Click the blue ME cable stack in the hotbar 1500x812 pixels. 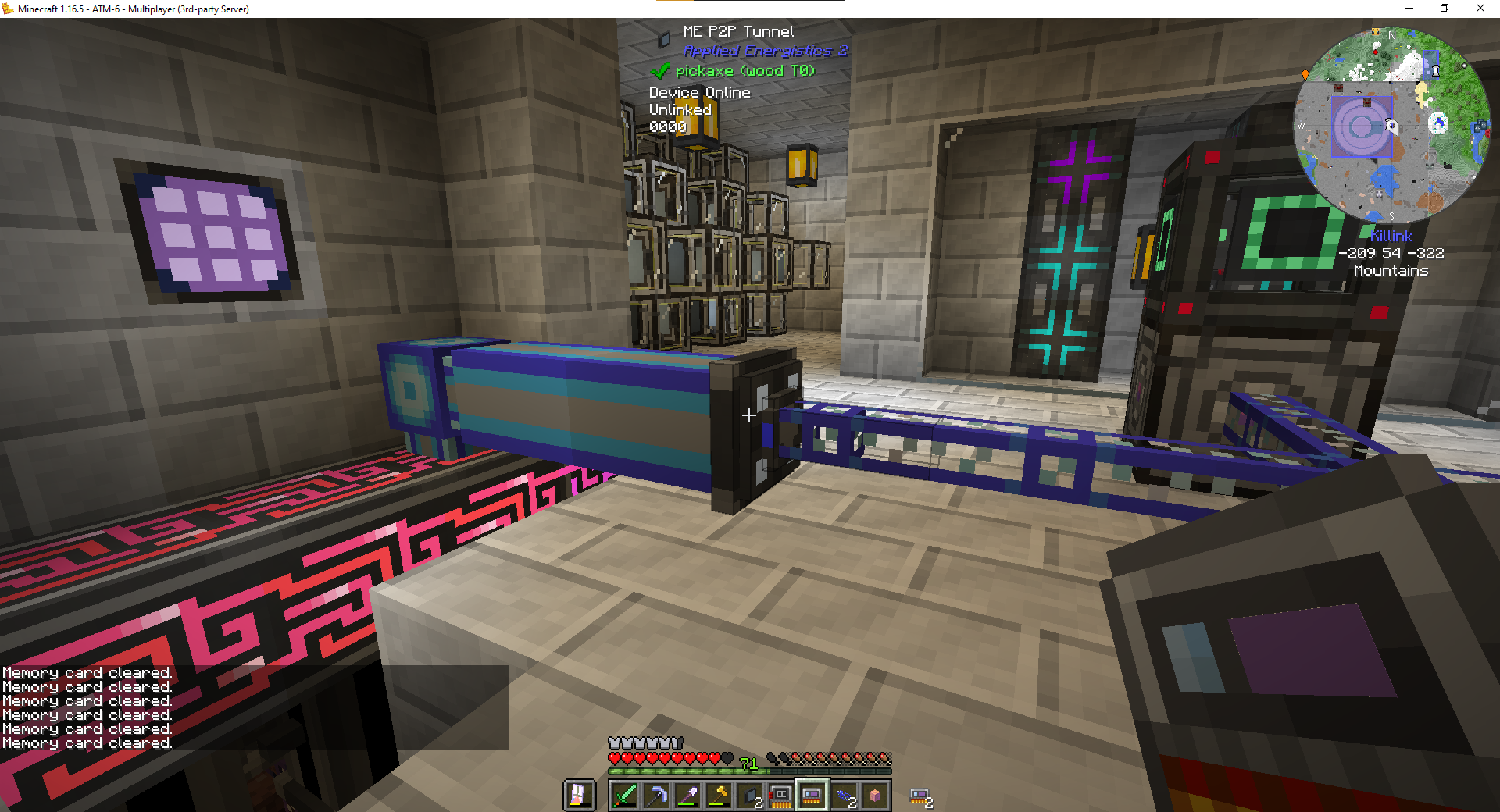pos(845,795)
